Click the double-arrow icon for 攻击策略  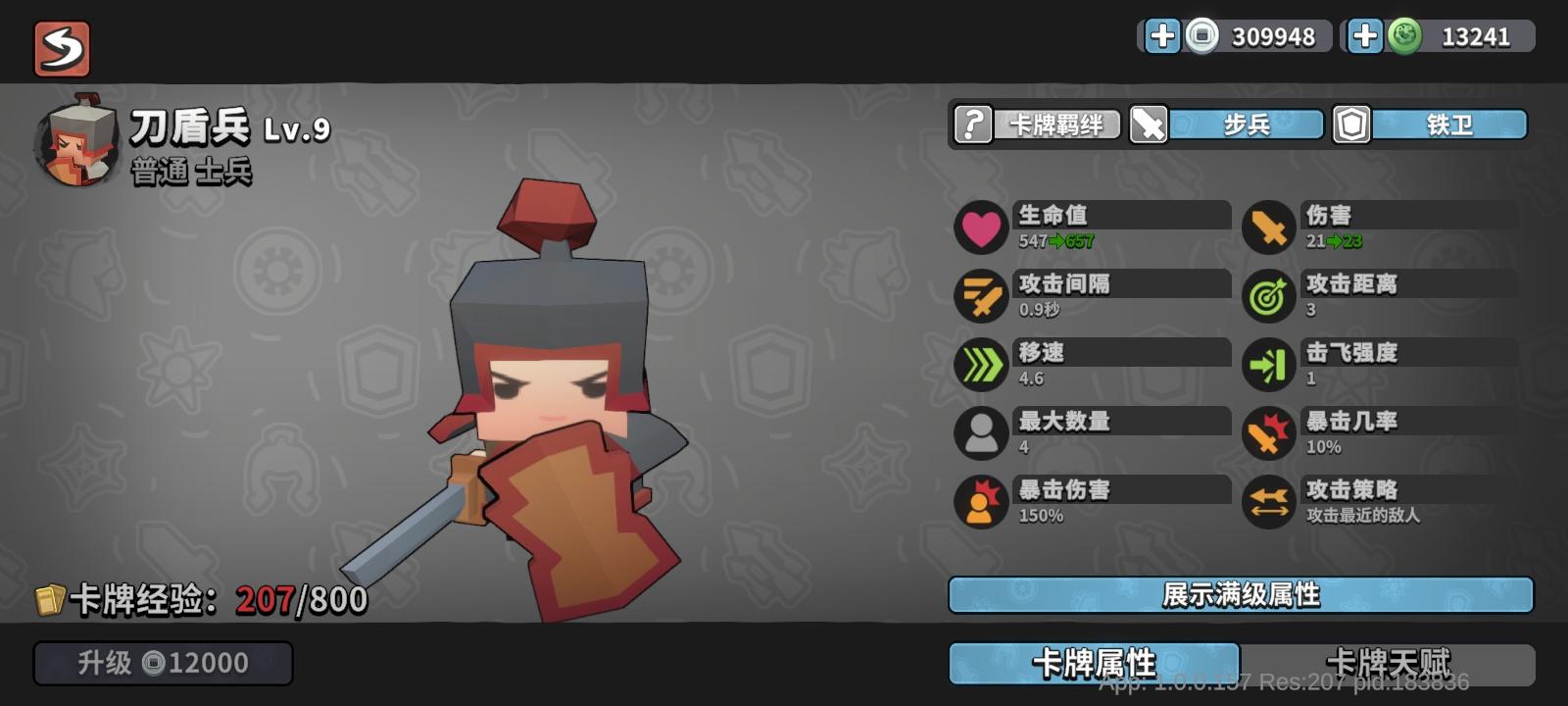tap(1268, 502)
